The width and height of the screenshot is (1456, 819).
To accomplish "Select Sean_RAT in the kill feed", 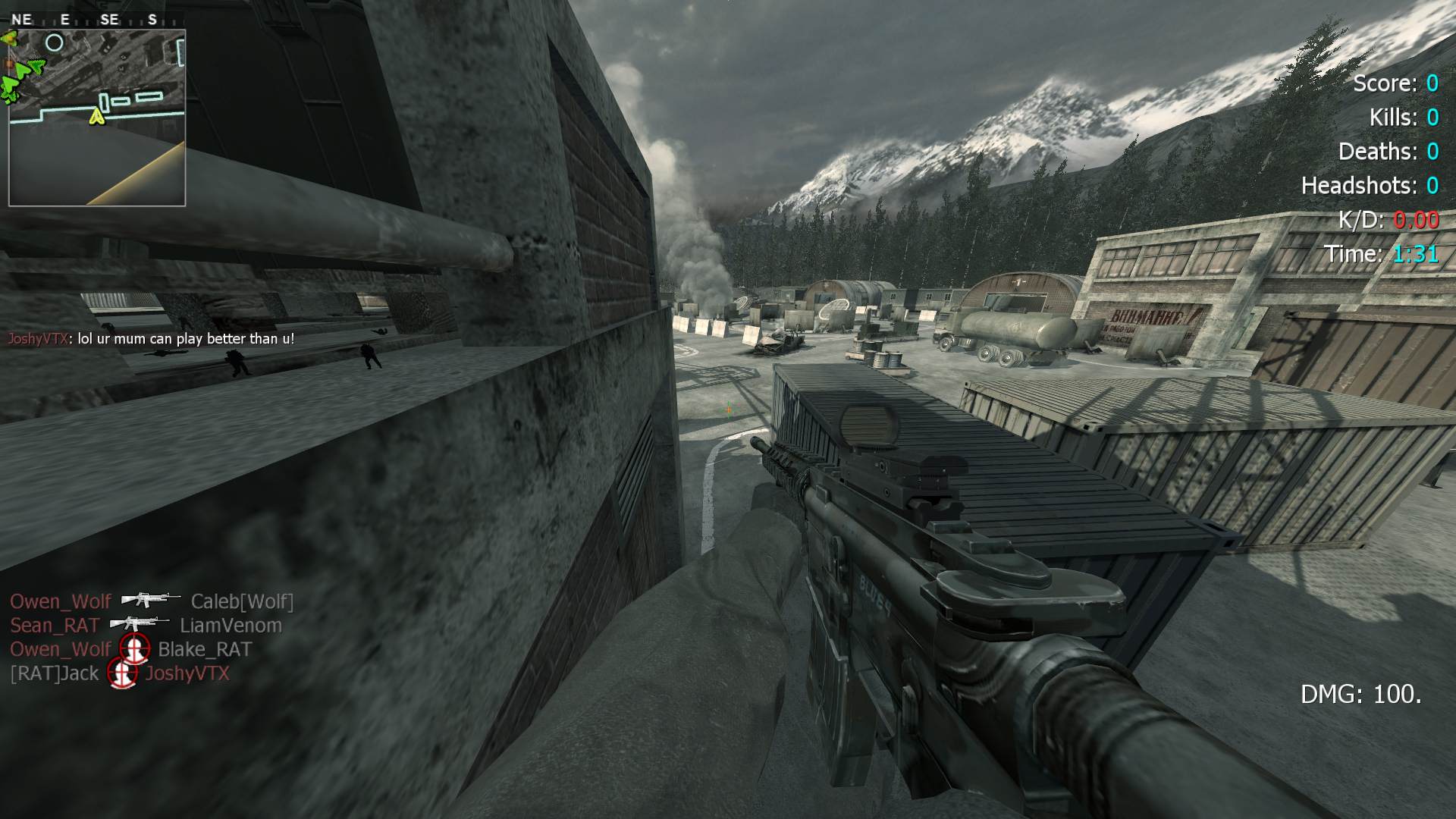I will tap(55, 626).
